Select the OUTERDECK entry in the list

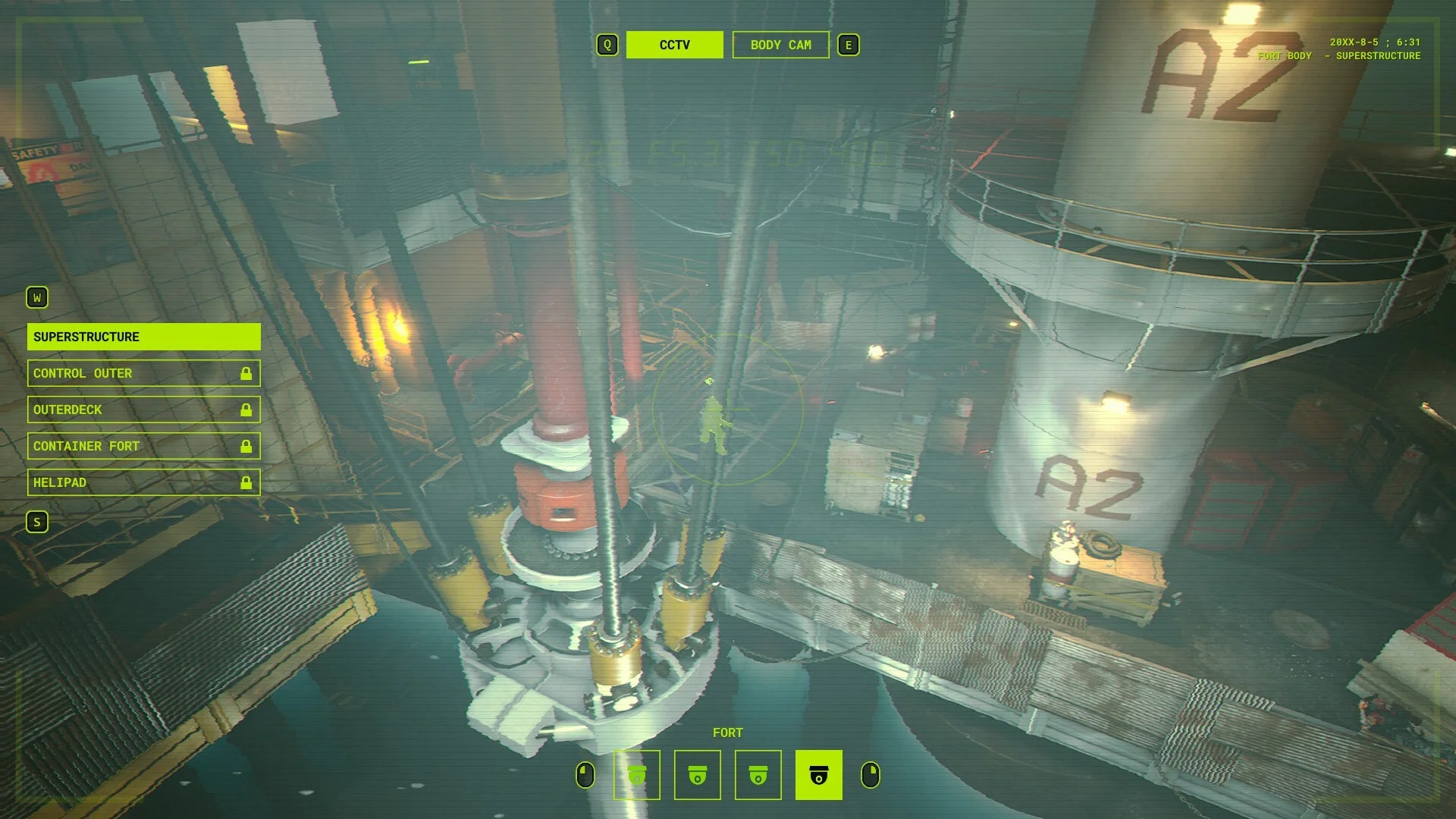tap(143, 409)
